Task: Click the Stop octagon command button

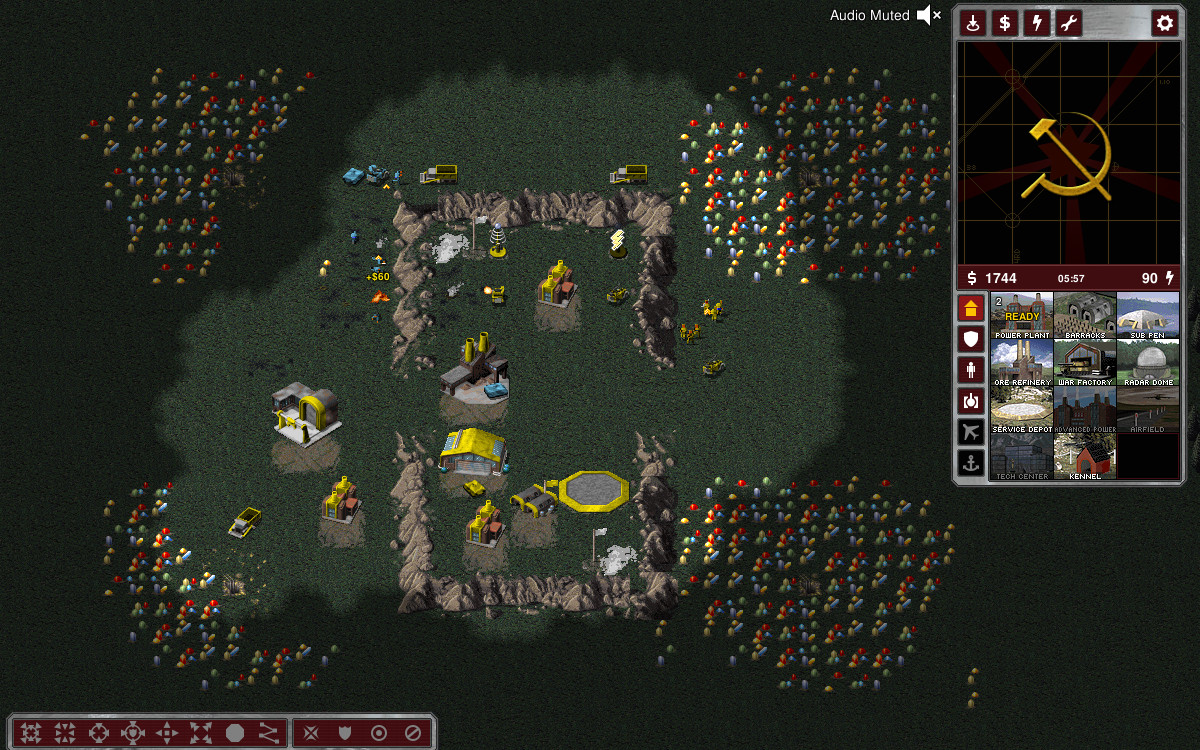Action: click(235, 733)
